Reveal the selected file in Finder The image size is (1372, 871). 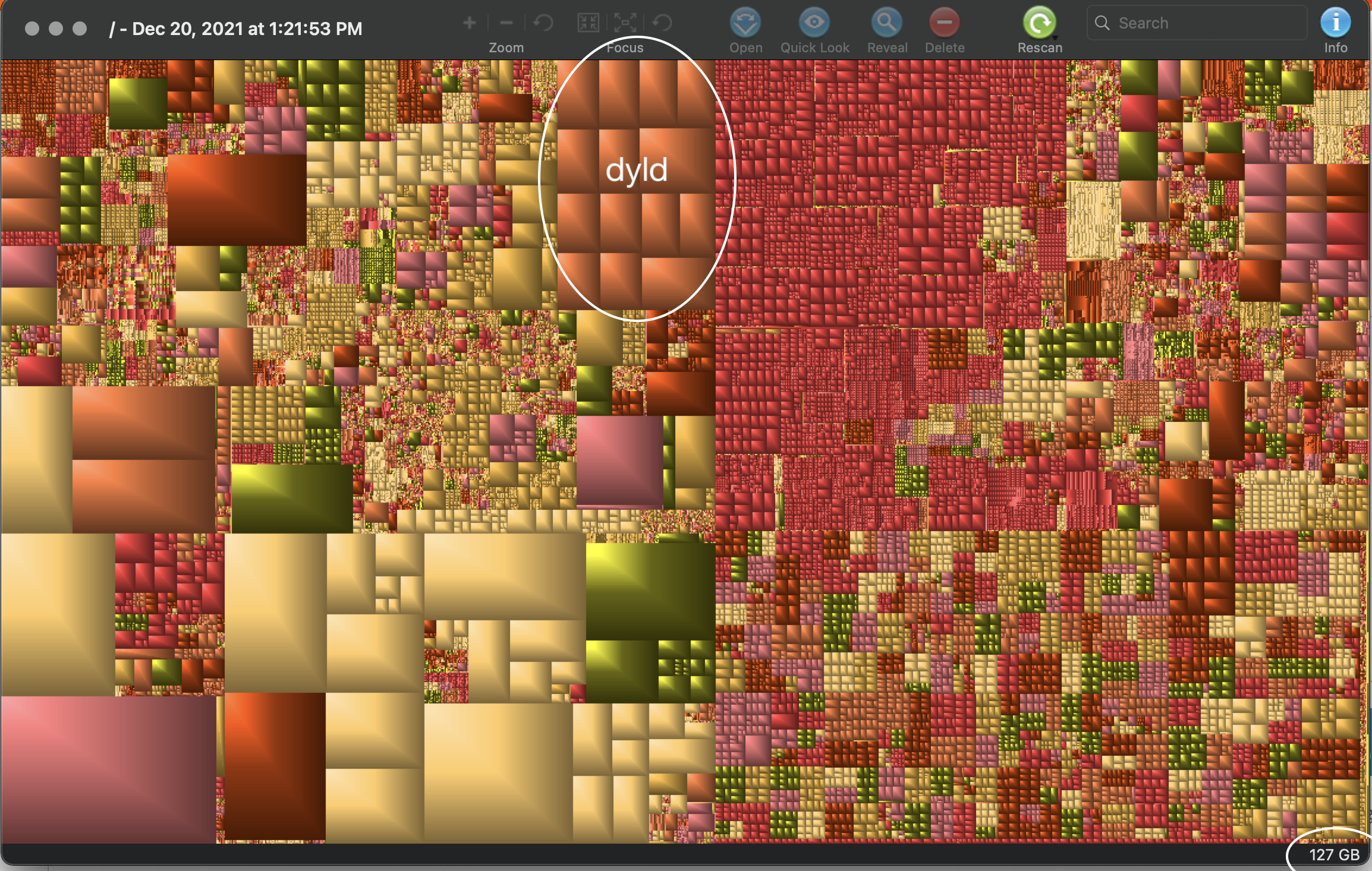coord(886,24)
